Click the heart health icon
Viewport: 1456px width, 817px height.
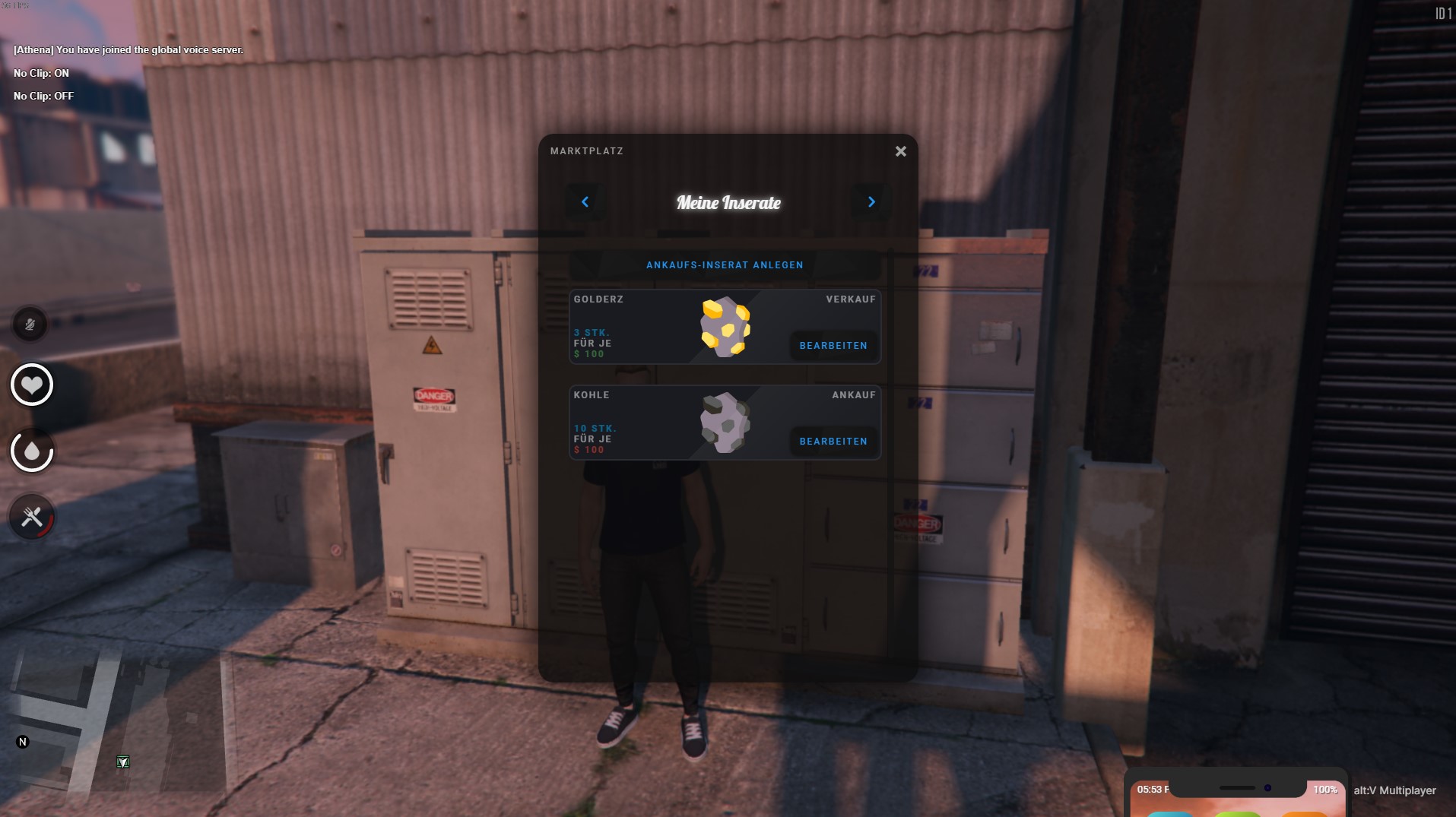point(31,385)
